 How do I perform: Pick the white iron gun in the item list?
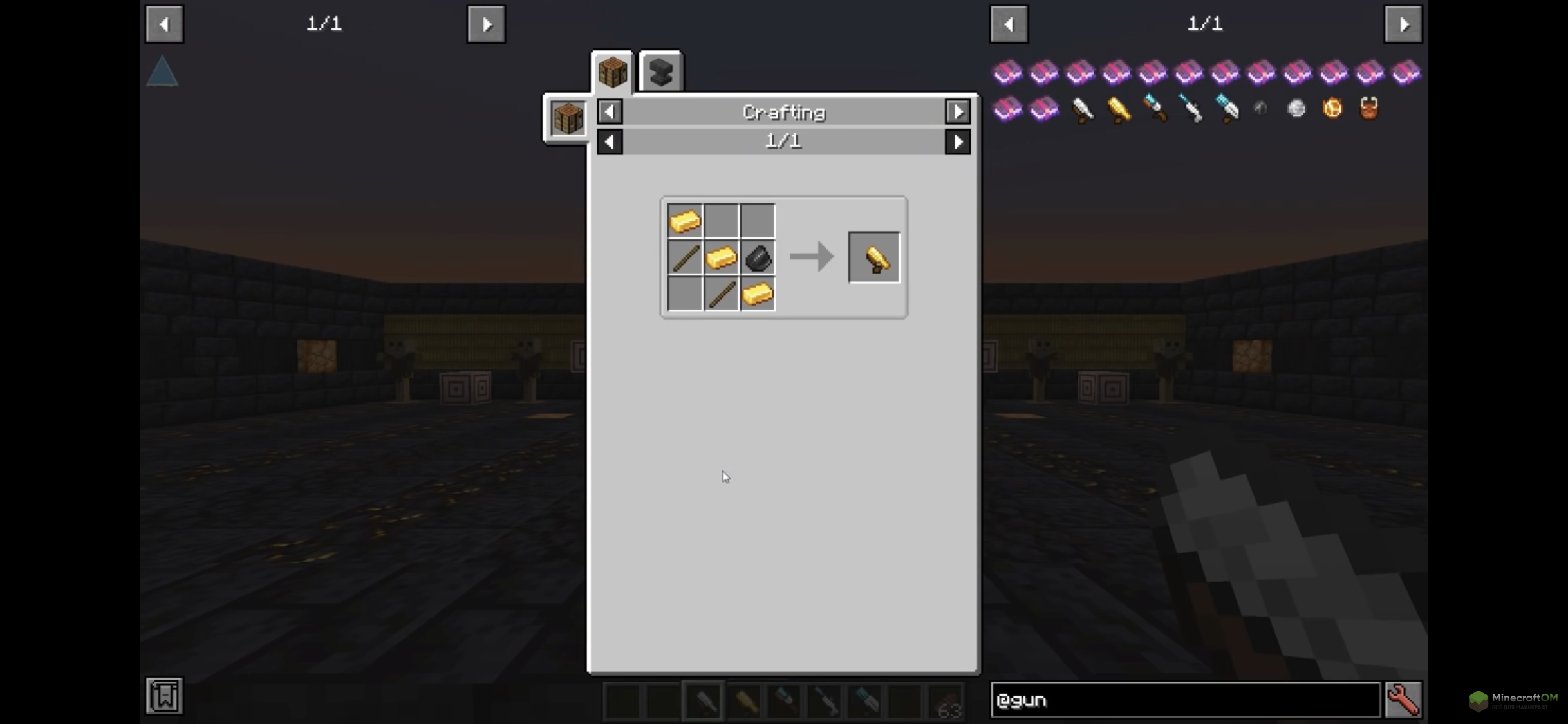(1082, 109)
